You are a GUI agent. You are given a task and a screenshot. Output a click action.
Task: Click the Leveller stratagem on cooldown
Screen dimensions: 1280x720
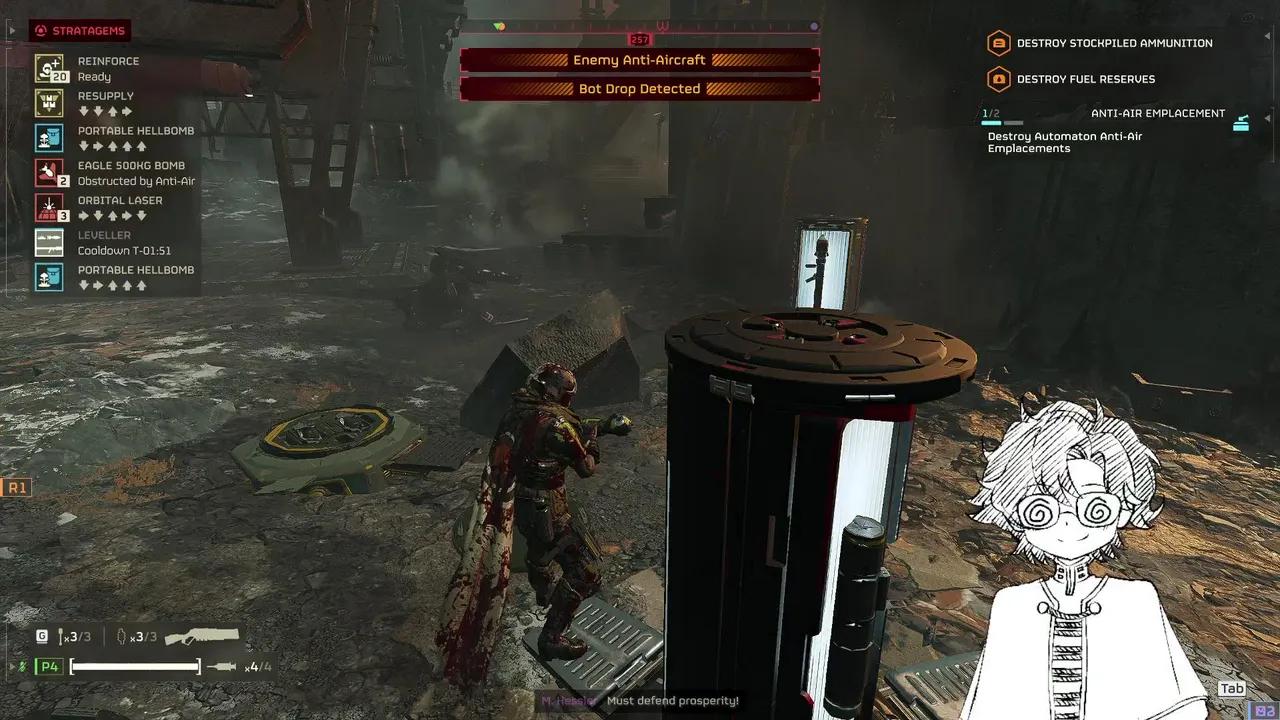49,243
